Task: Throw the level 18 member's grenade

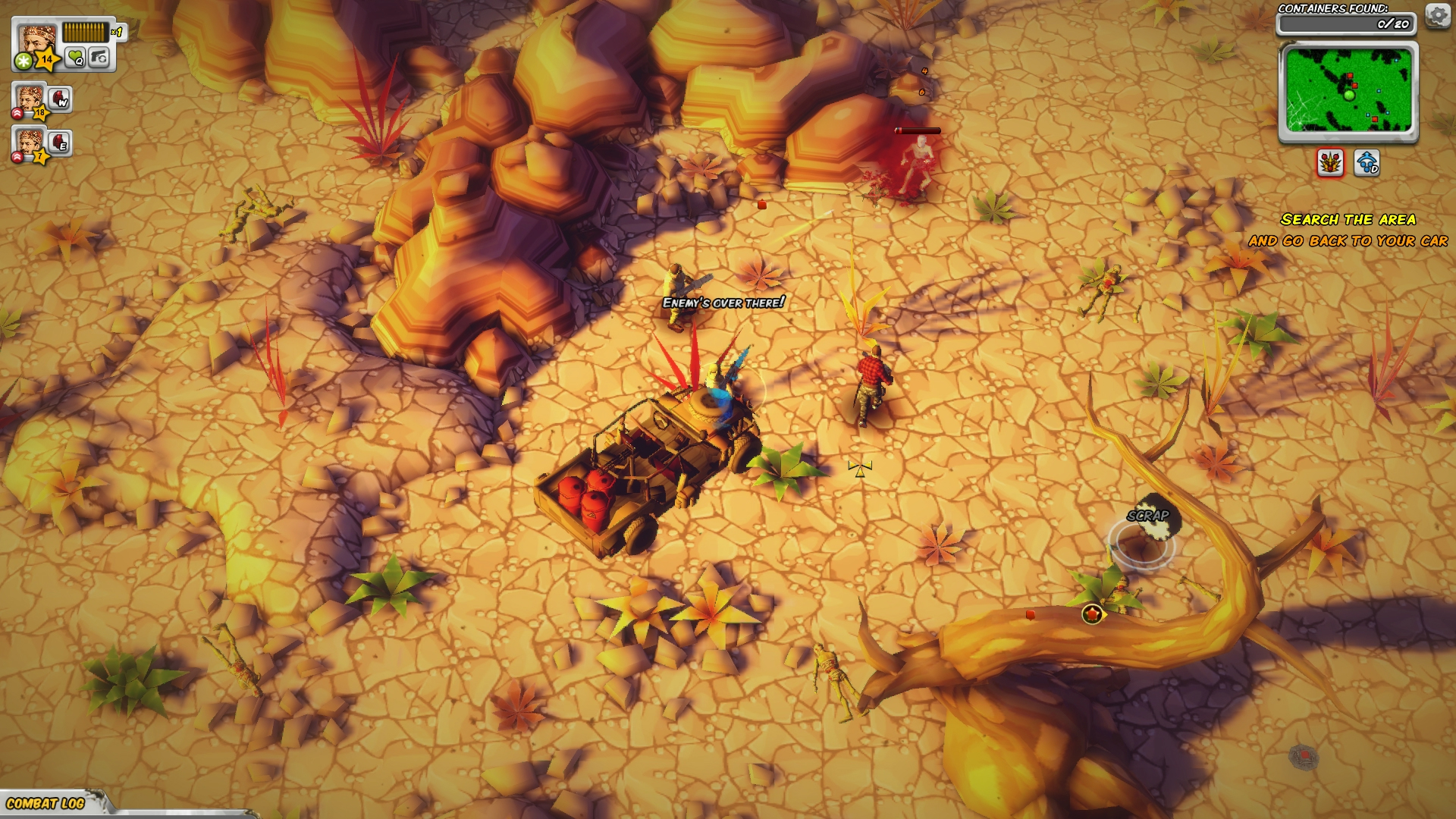Action: pyautogui.click(x=60, y=99)
